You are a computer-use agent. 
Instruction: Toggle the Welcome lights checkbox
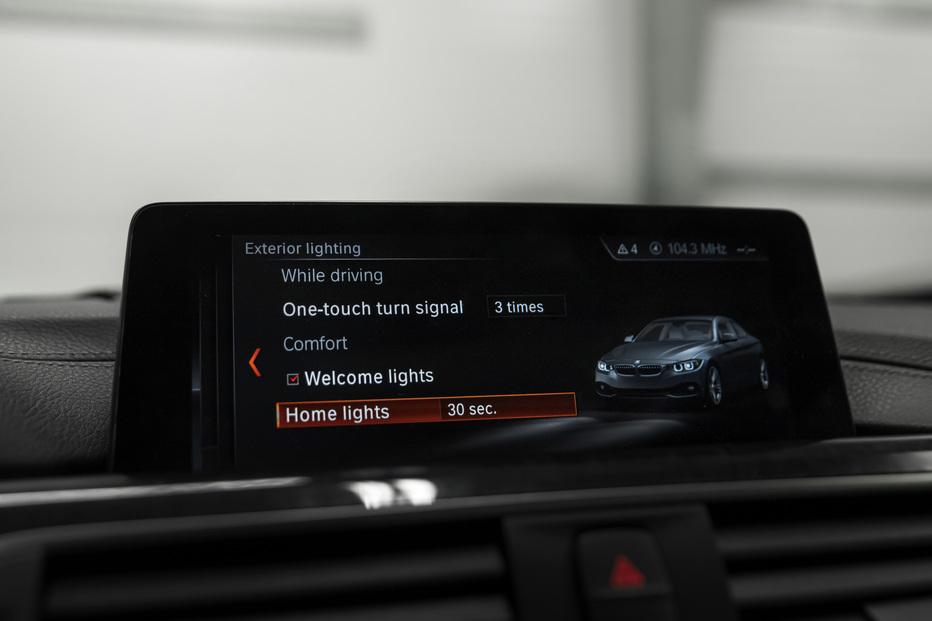293,379
